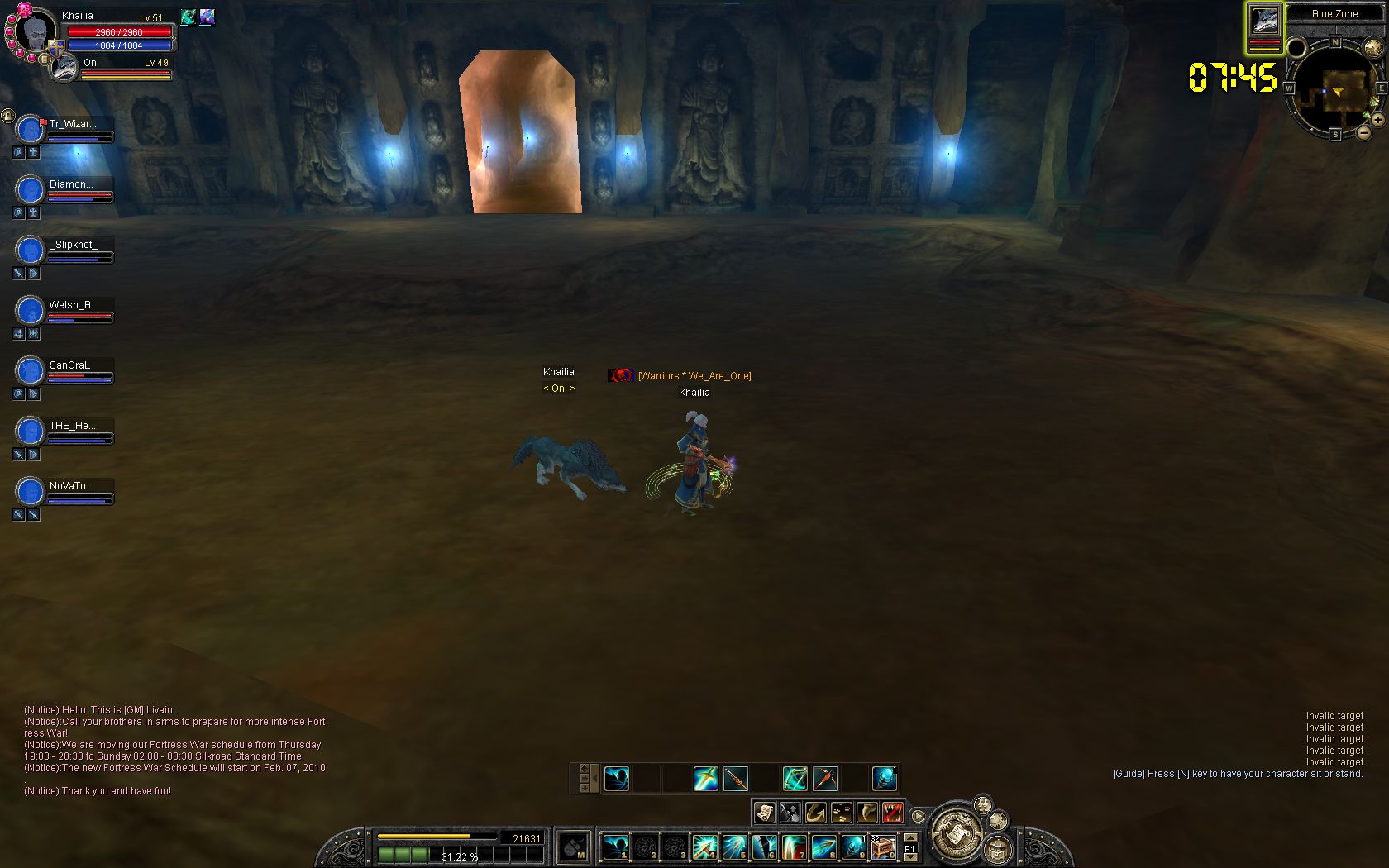
Task: Use the treasure chest item in slot 0
Action: (x=883, y=847)
